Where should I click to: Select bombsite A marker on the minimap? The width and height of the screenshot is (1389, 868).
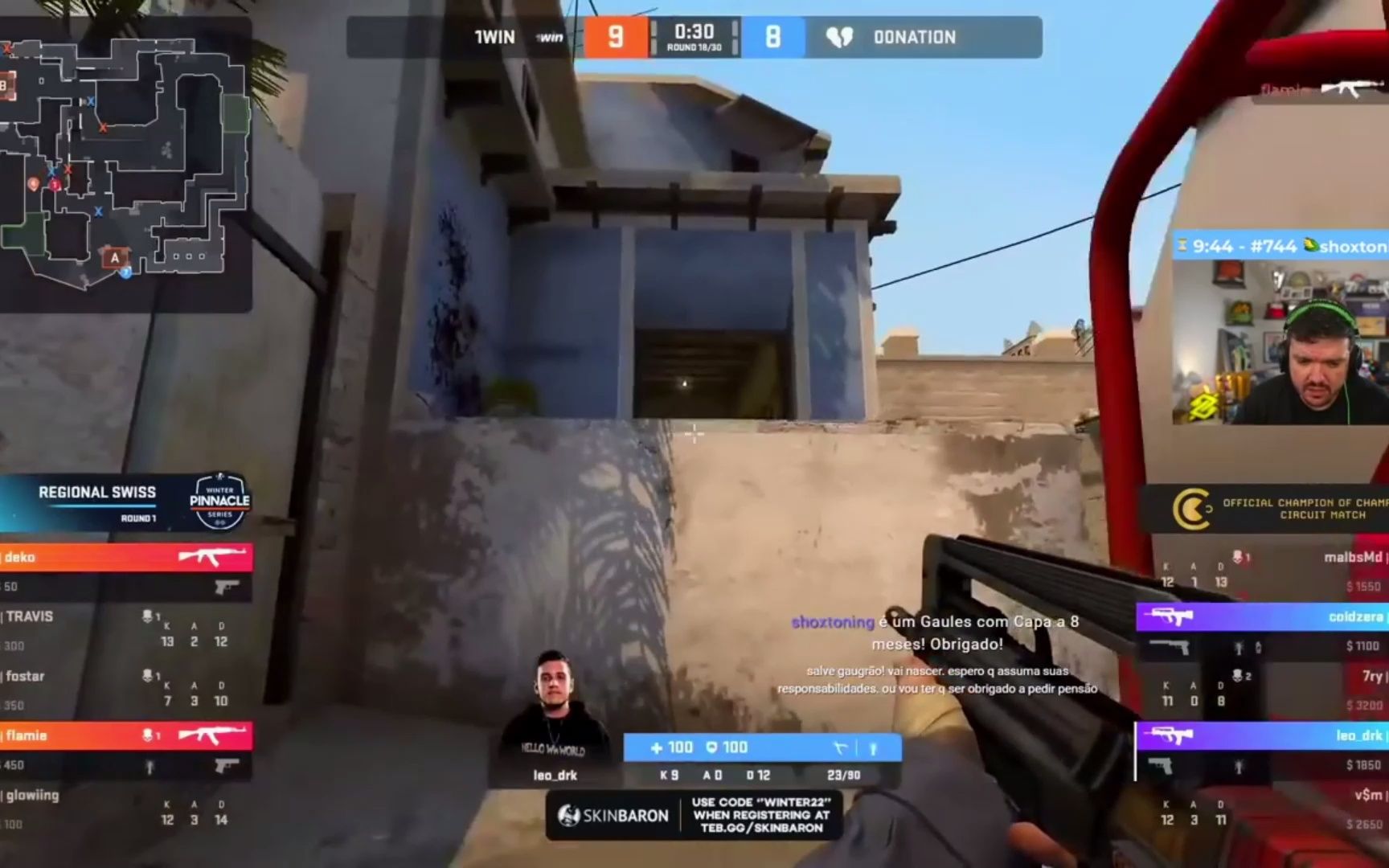click(116, 258)
